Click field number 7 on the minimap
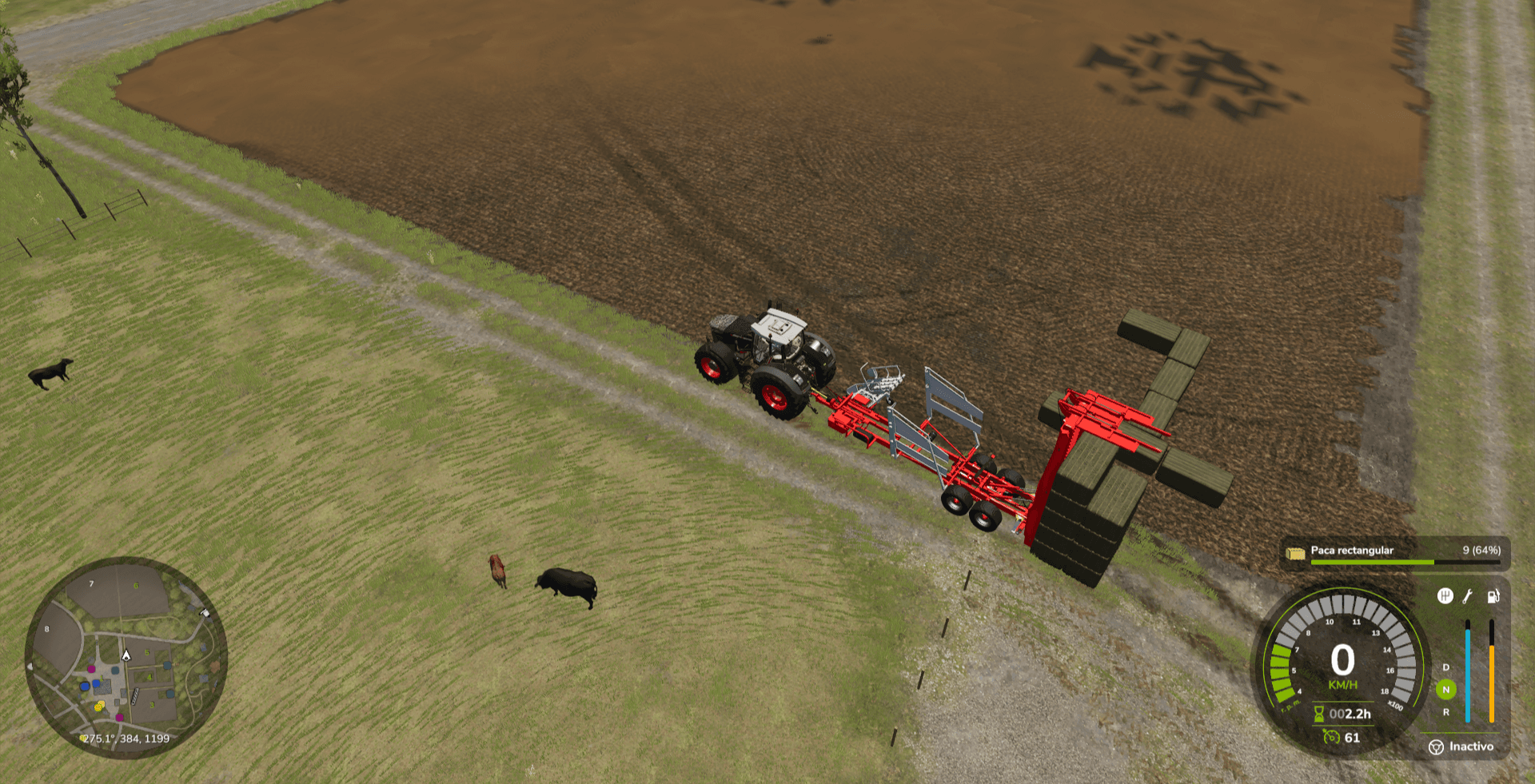 point(92,584)
